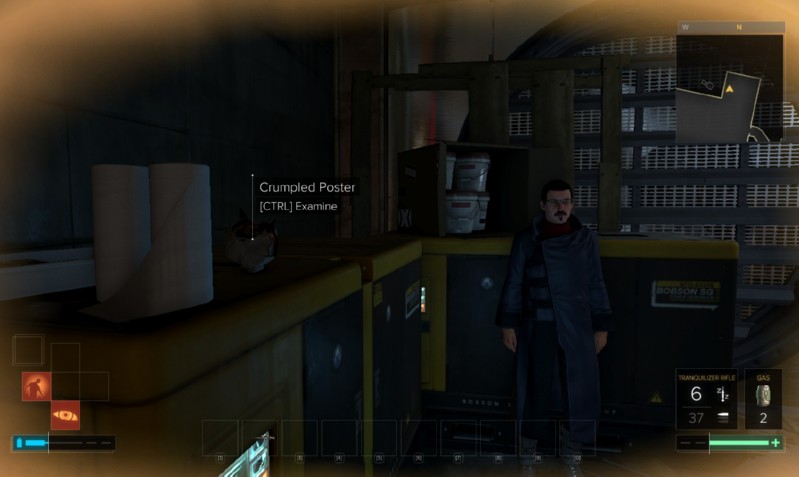Toggle the eye vision augmentation icon

point(65,414)
